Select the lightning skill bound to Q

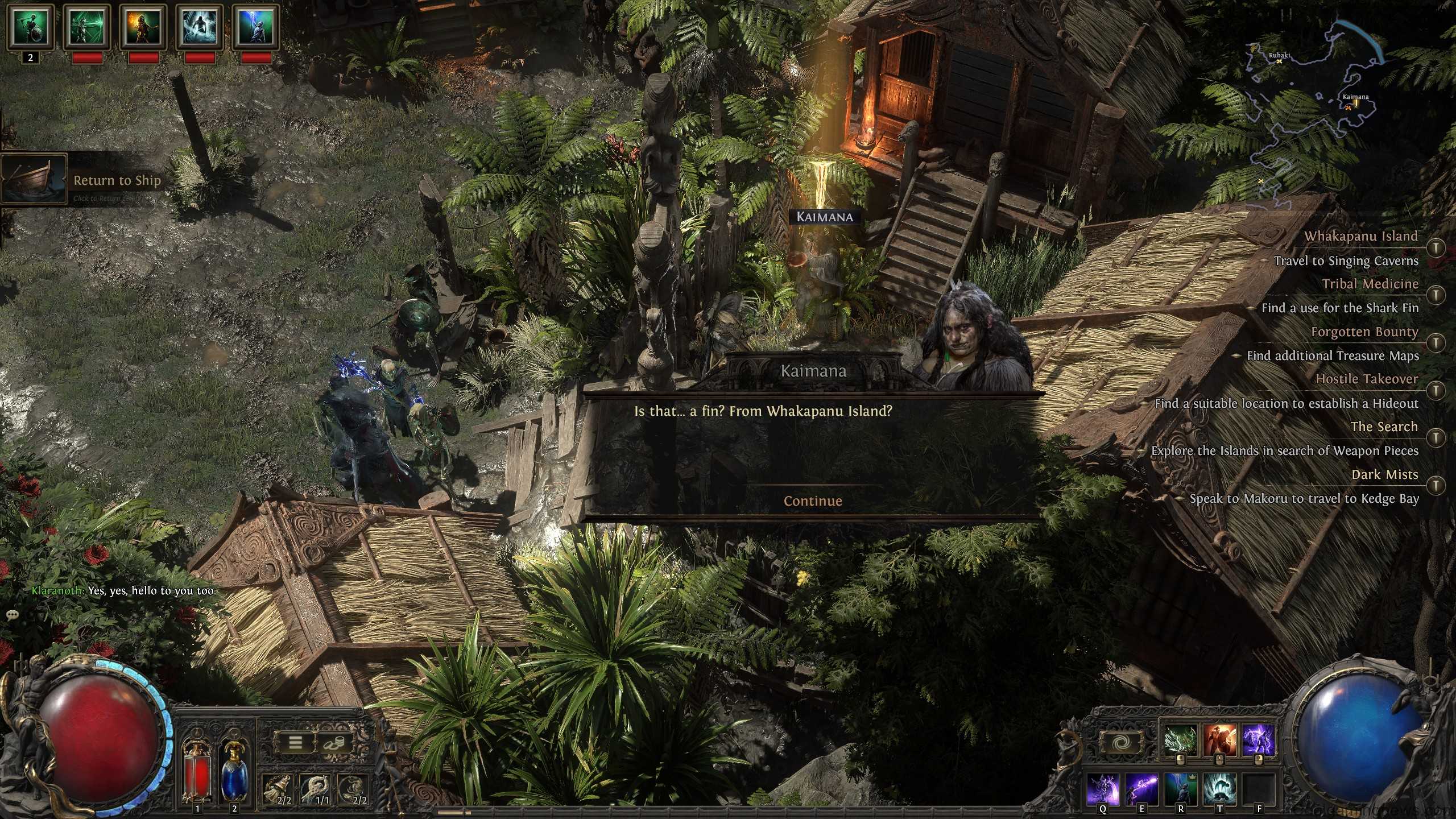point(1103,788)
